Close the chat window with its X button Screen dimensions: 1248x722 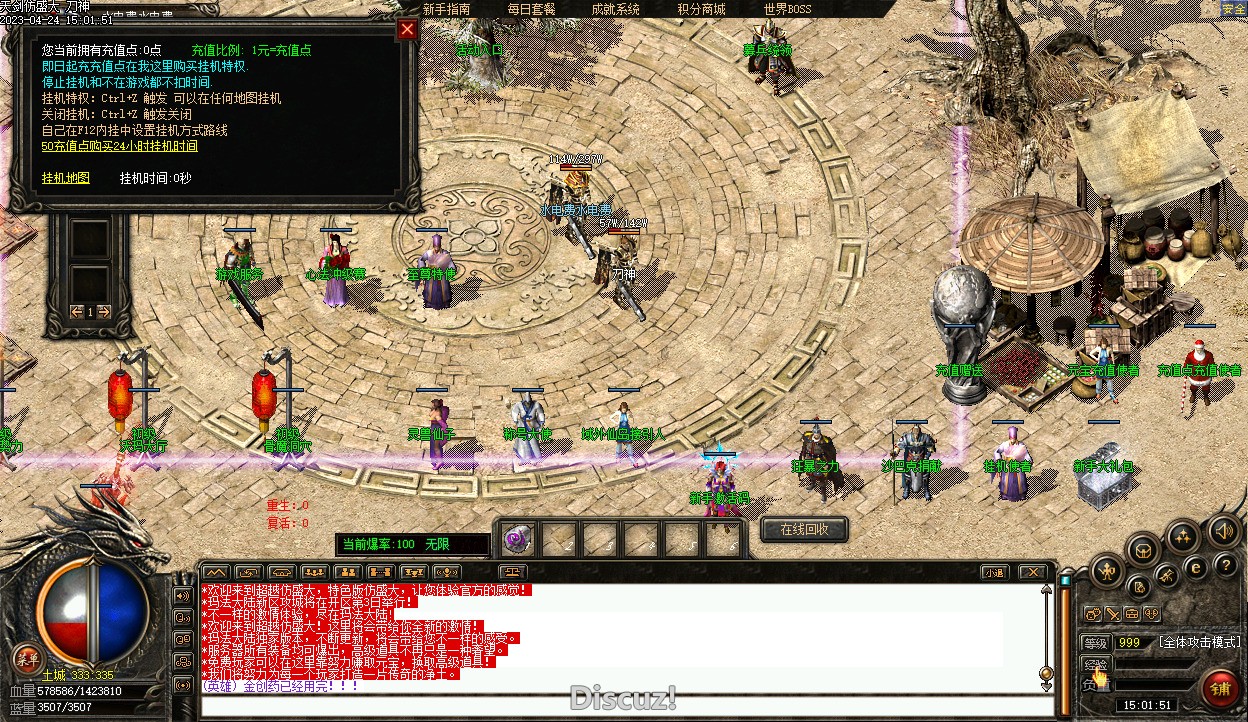pyautogui.click(x=1031, y=573)
